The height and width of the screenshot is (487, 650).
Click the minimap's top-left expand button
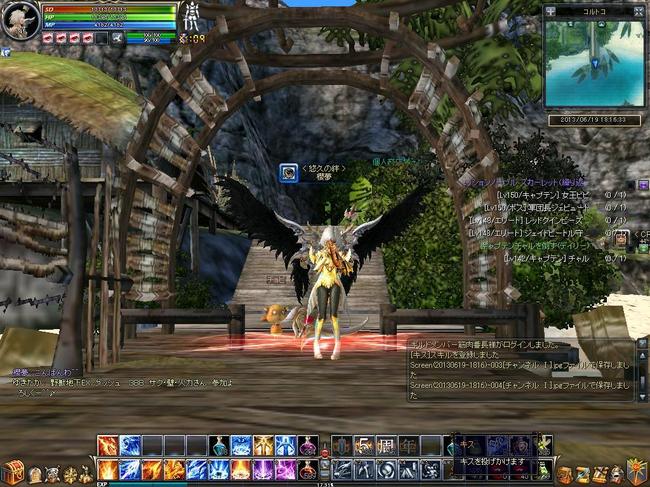[549, 11]
